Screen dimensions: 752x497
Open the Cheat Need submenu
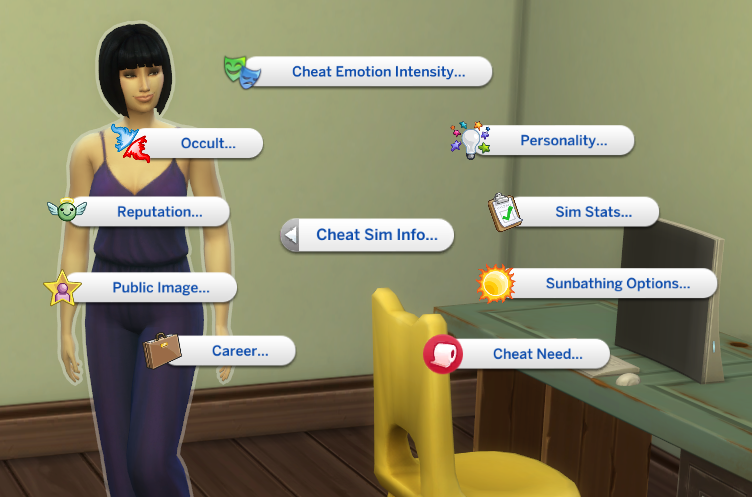(536, 354)
